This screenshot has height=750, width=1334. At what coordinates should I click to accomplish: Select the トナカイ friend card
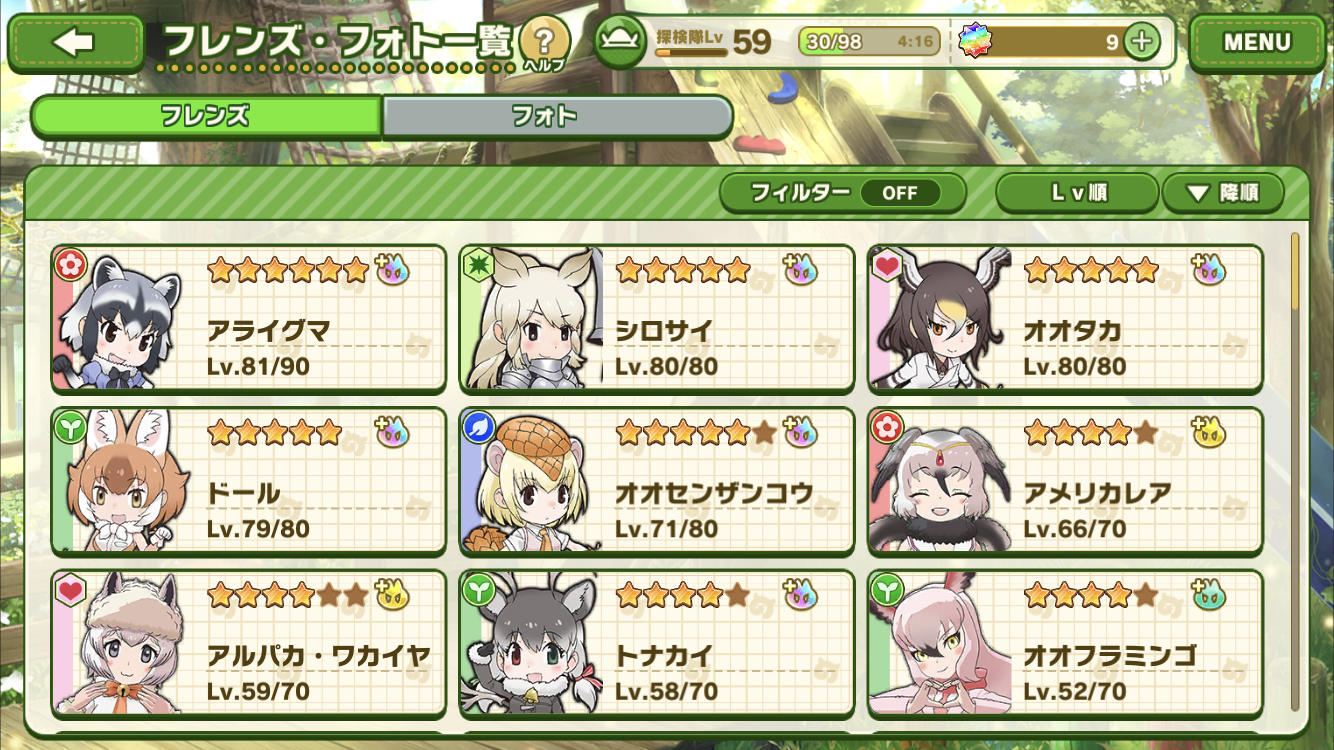(657, 644)
